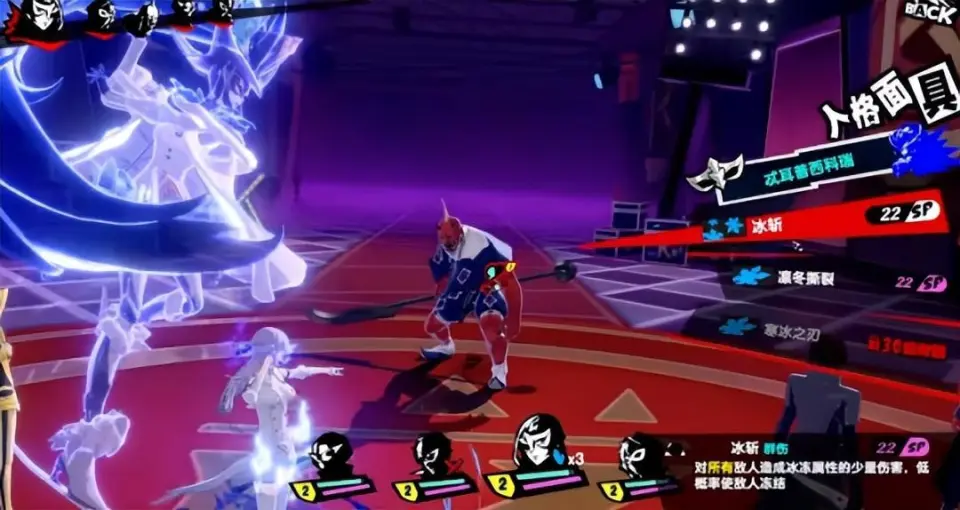The width and height of the screenshot is (960, 510).
Task: Click the BACK button
Action: point(929,10)
